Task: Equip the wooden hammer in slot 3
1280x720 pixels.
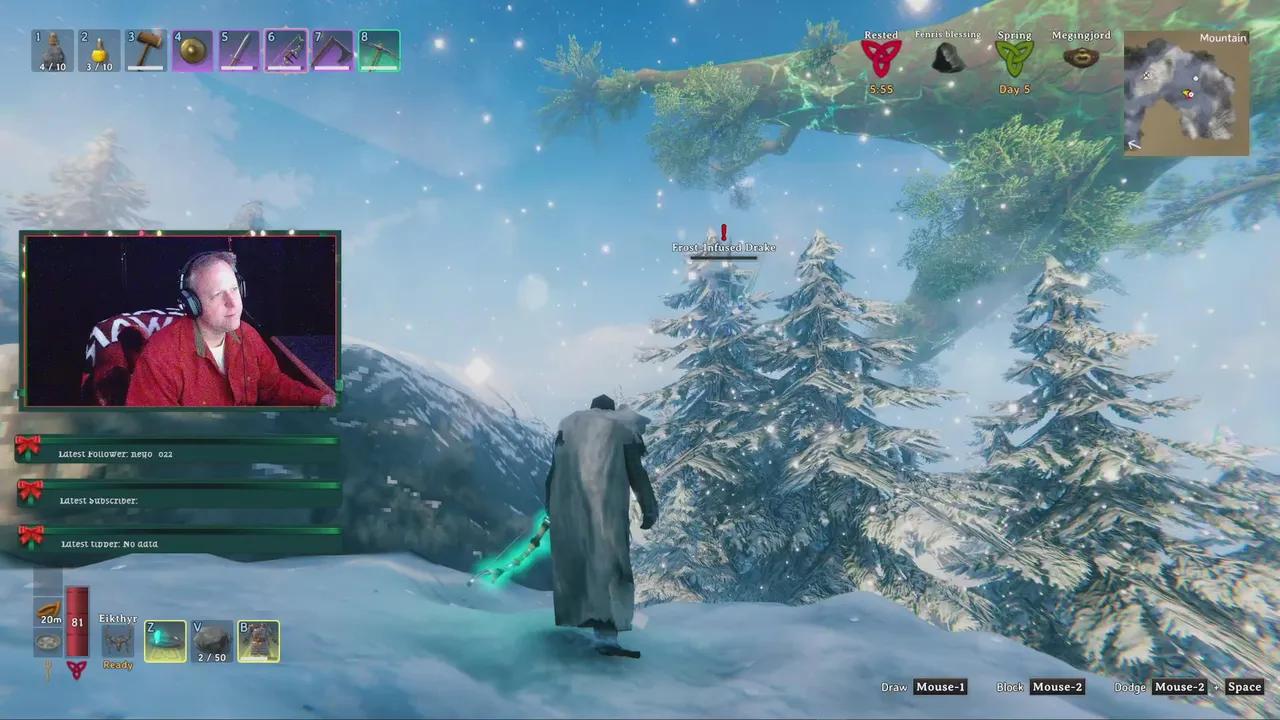Action: [146, 51]
